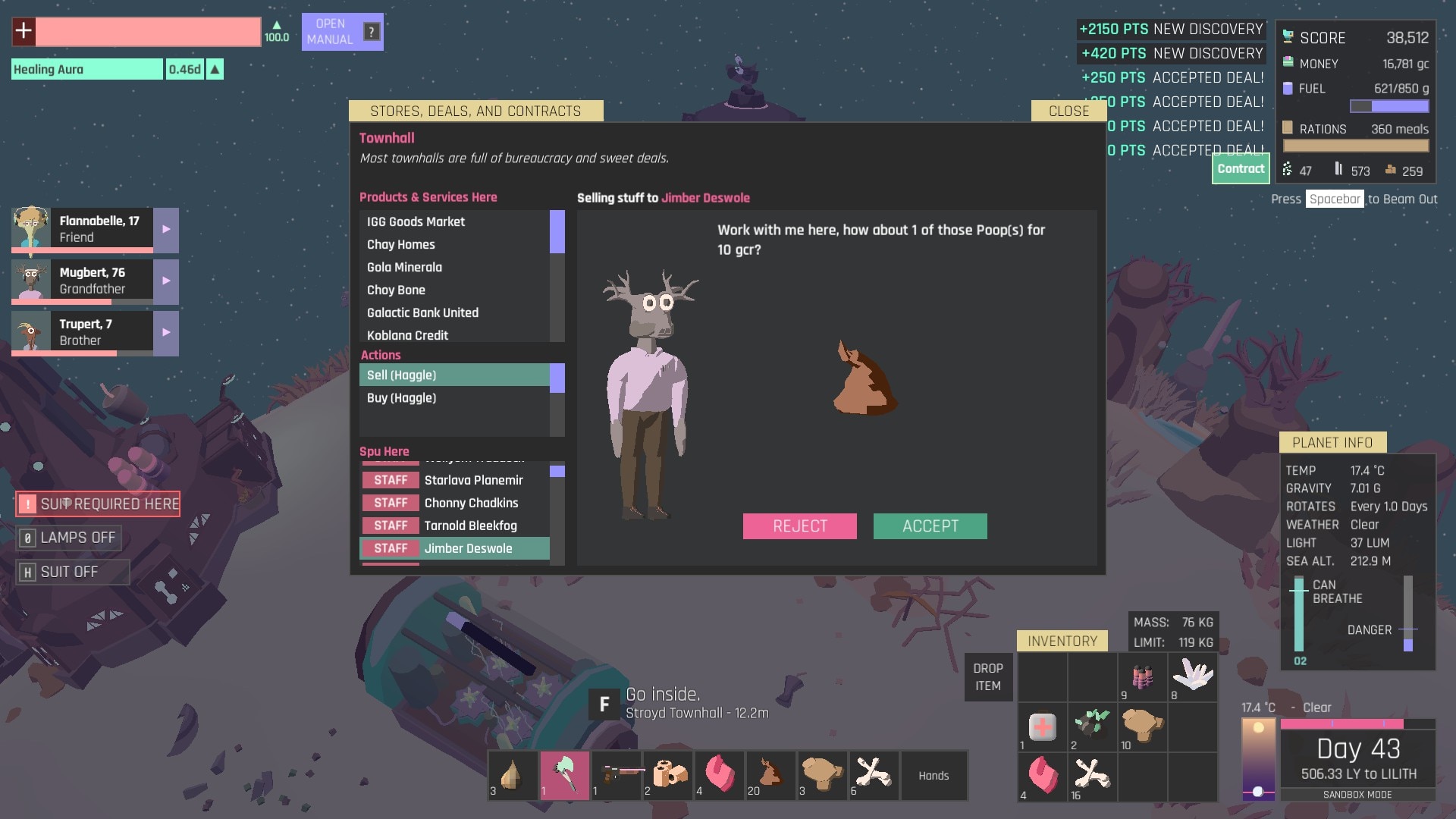Screen dimensions: 1456x819
Task: Expand Mugbert's crew panel
Action: 166,281
